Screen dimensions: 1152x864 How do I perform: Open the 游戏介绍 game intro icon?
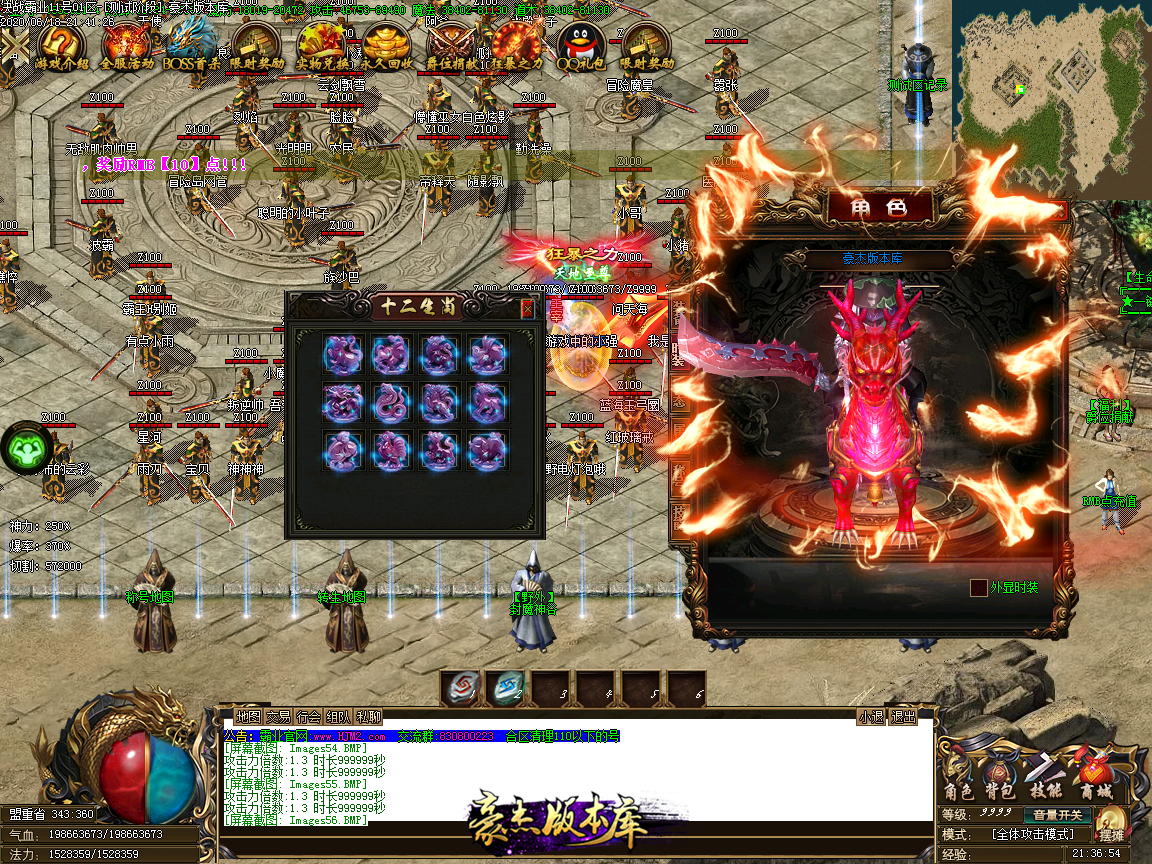(x=62, y=46)
